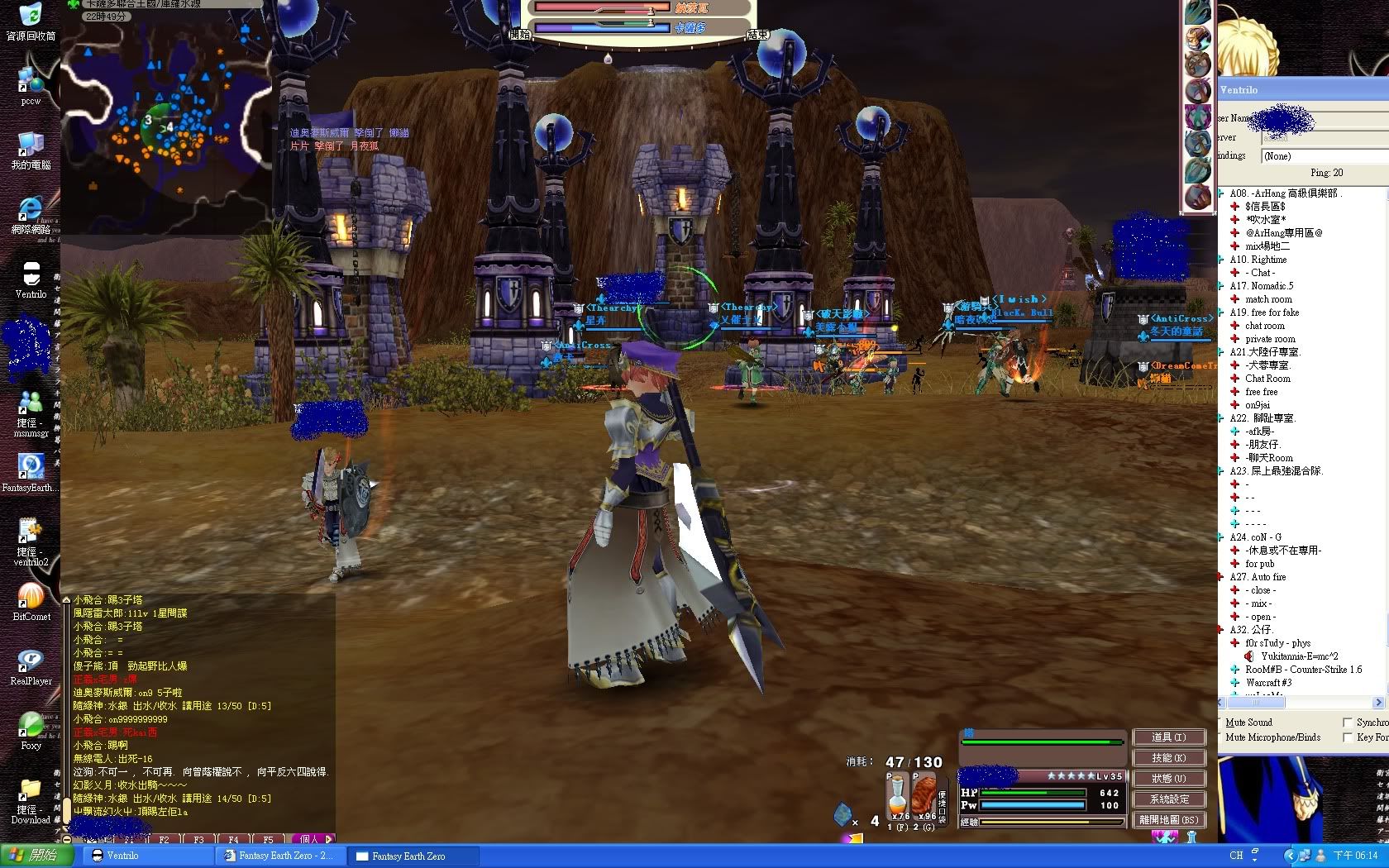Select the purple glowing figure skill icon

coord(1198,117)
